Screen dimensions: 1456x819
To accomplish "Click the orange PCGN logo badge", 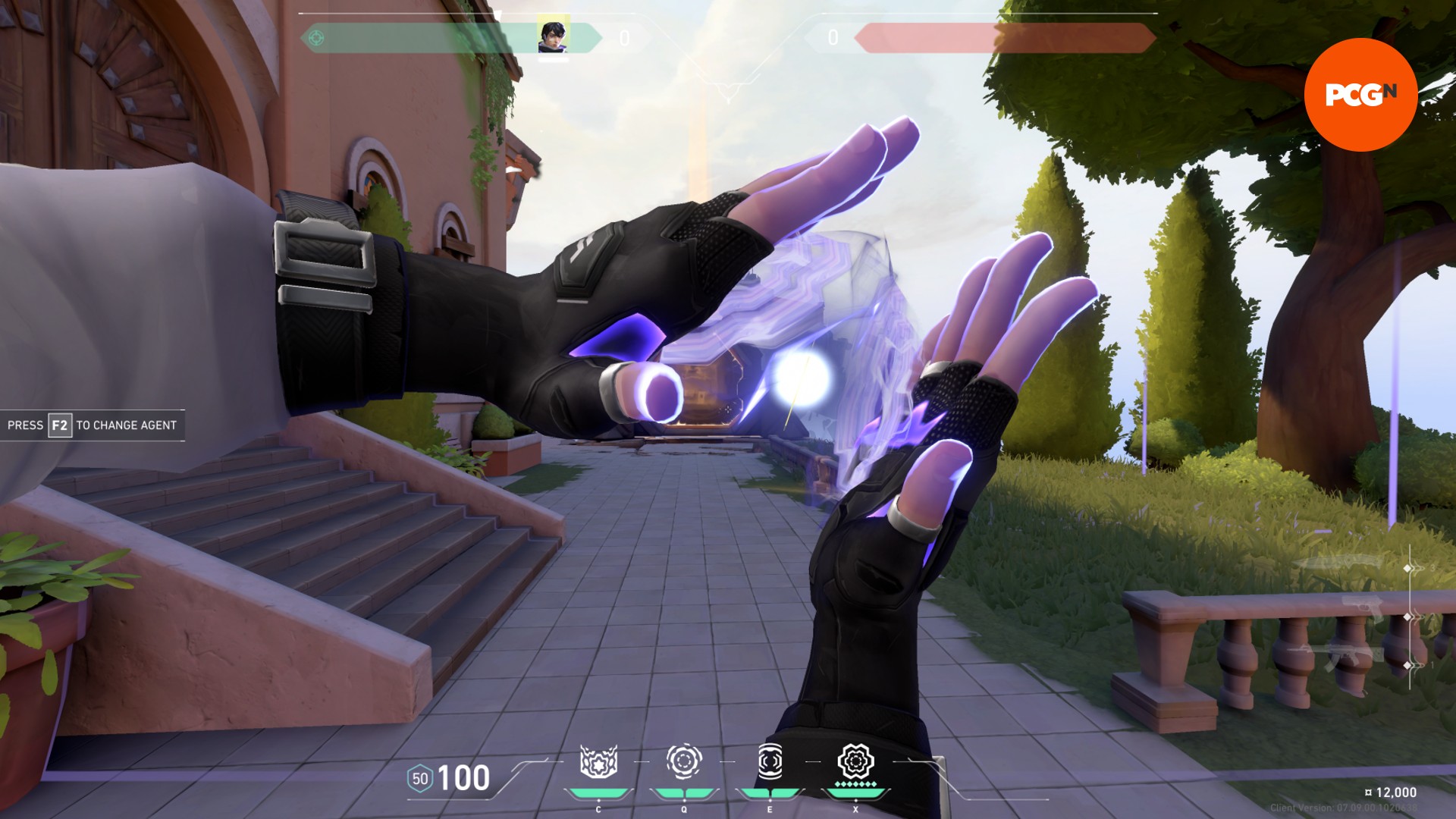I will [x=1360, y=95].
